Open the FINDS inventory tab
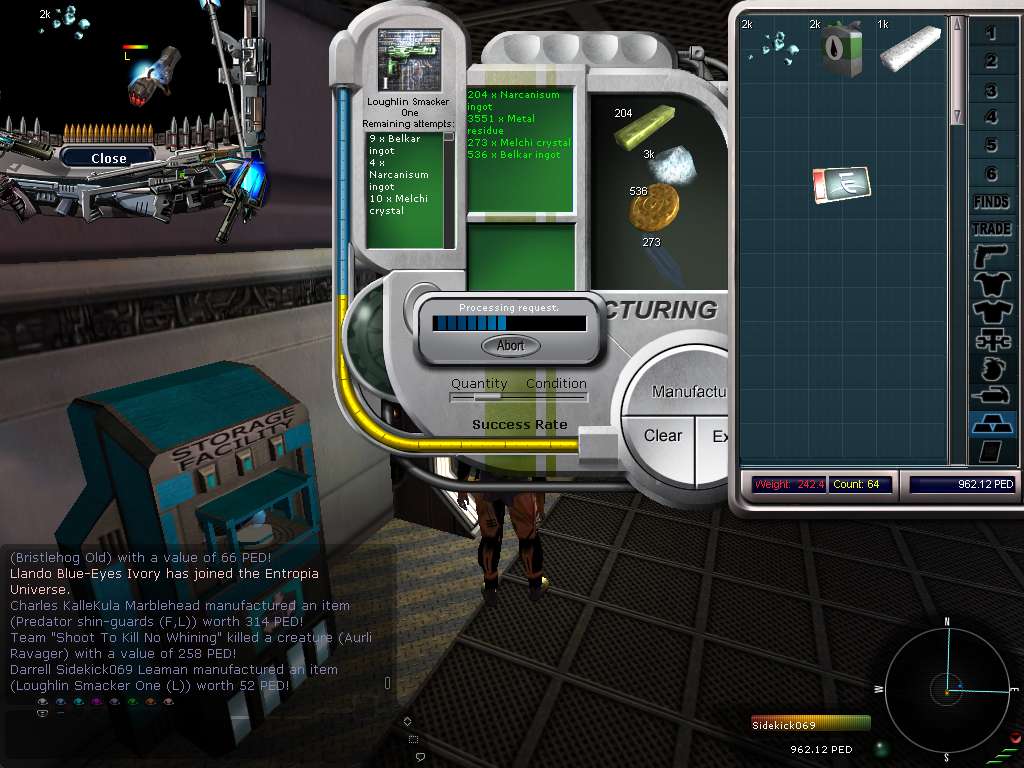The image size is (1024, 768). pyautogui.click(x=991, y=202)
